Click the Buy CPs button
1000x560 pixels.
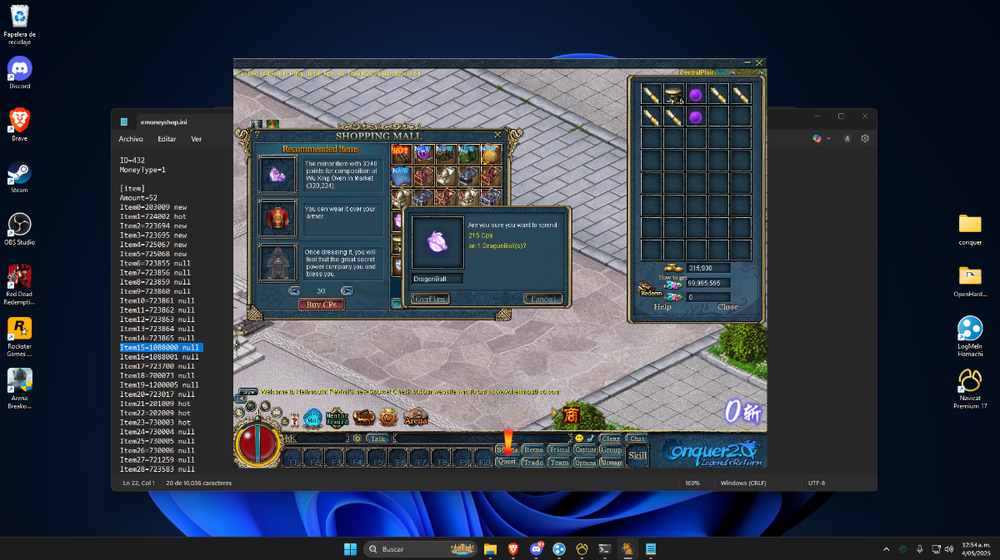pyautogui.click(x=322, y=304)
